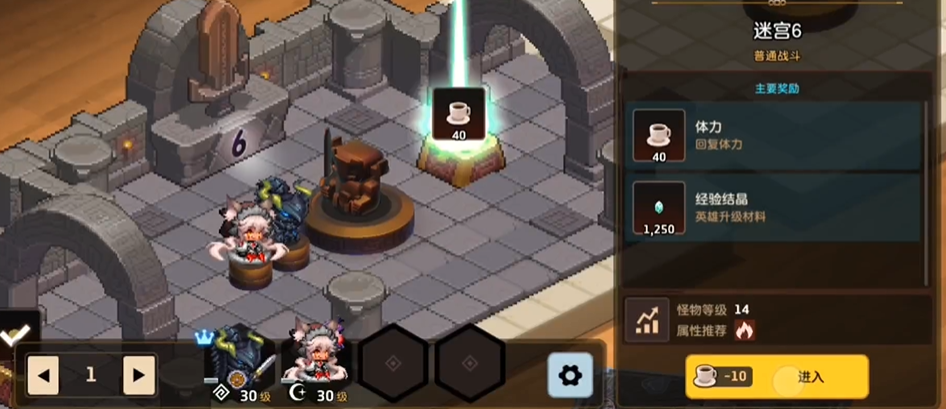Switch to the next team with right arrow
This screenshot has height=409, width=946.
(x=138, y=375)
